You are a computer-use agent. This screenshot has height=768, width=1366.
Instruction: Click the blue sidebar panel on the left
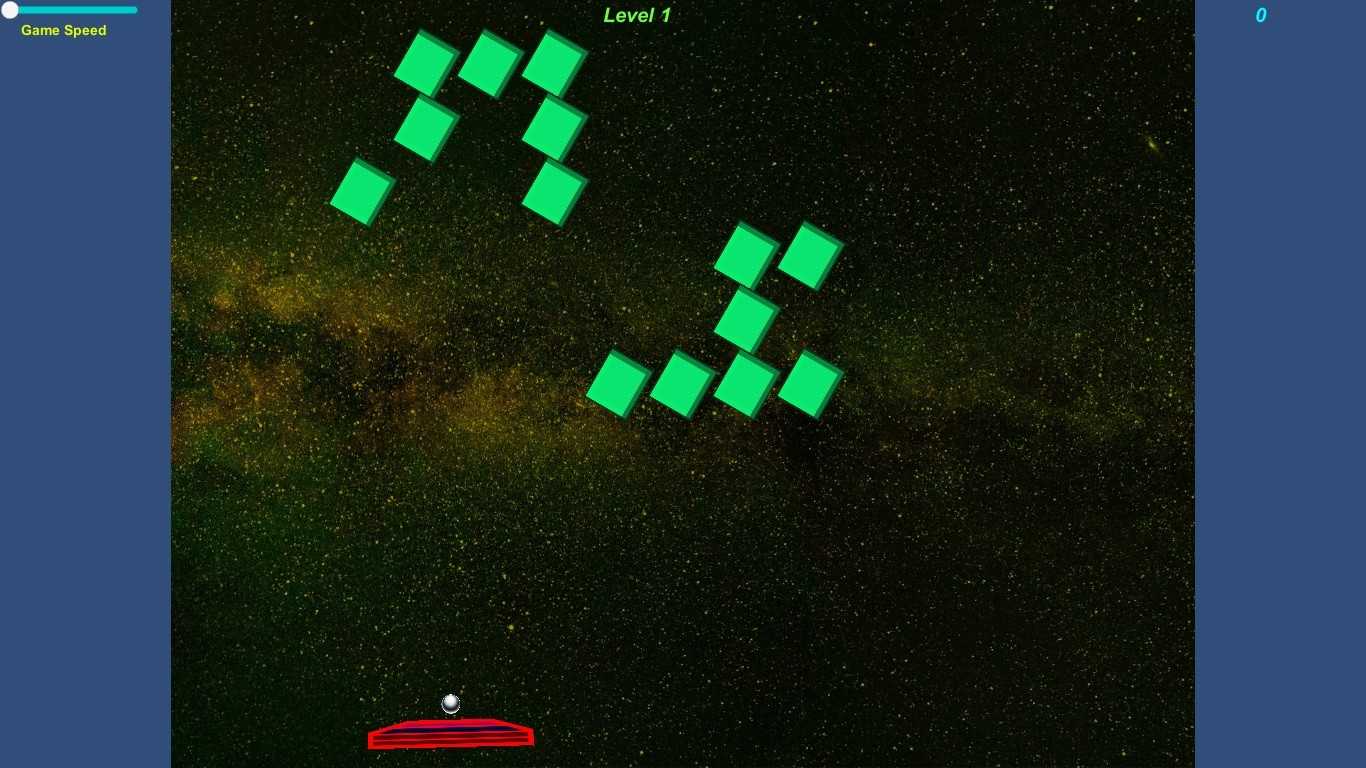point(85,400)
